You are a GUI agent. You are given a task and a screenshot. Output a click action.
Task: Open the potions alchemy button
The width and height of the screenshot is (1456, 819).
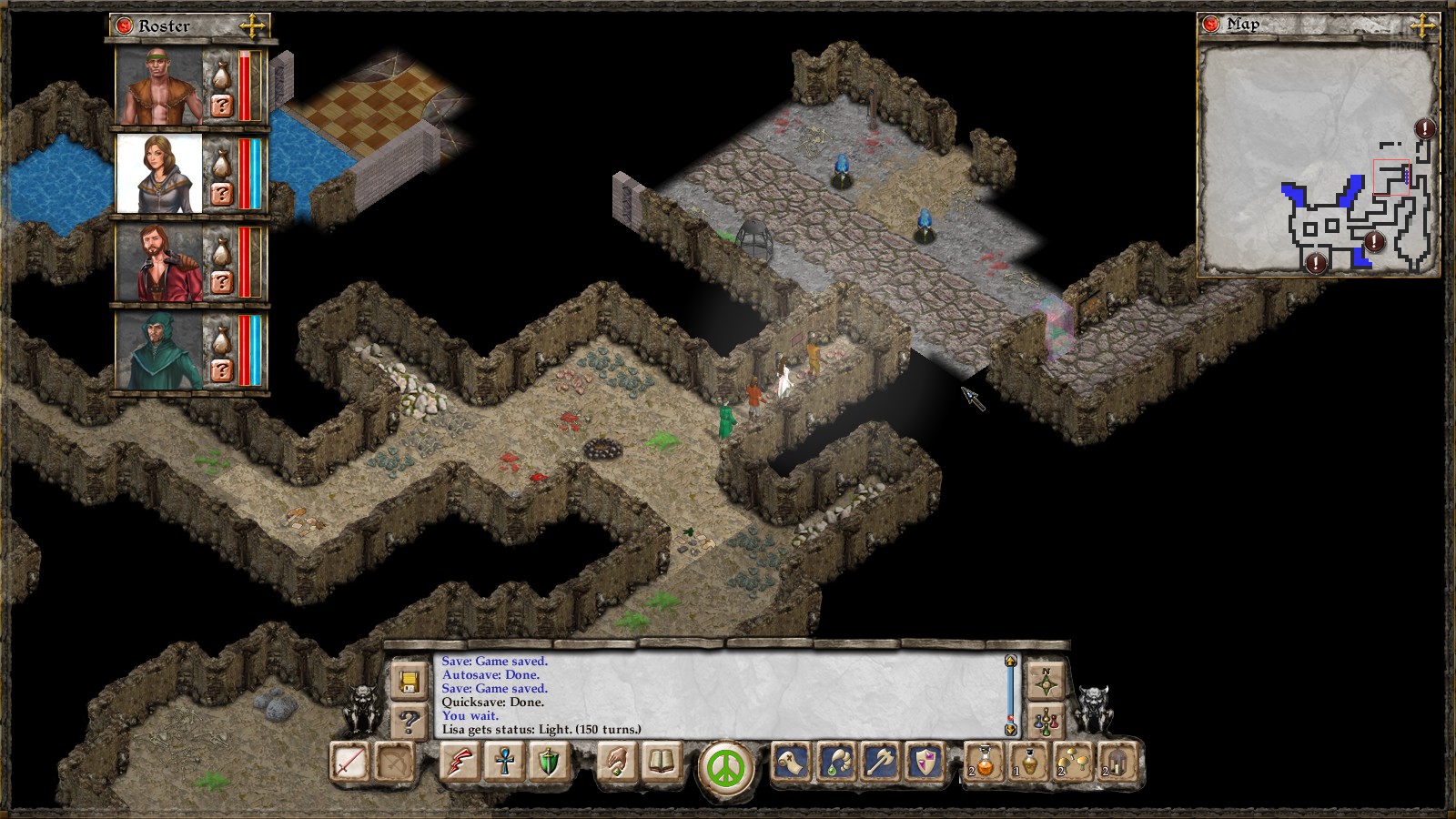click(1046, 722)
